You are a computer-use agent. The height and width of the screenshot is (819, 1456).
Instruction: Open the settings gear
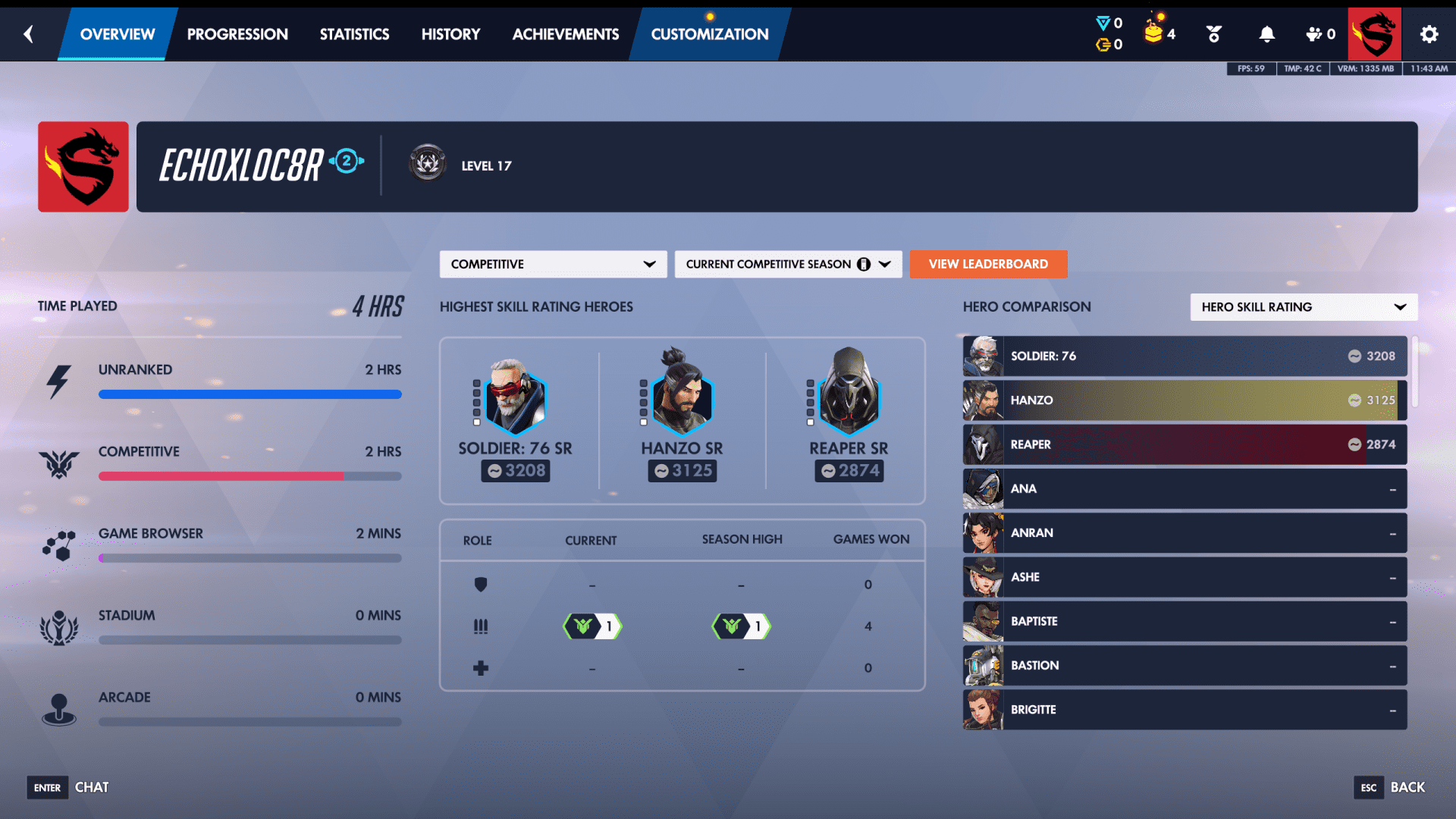(x=1429, y=33)
